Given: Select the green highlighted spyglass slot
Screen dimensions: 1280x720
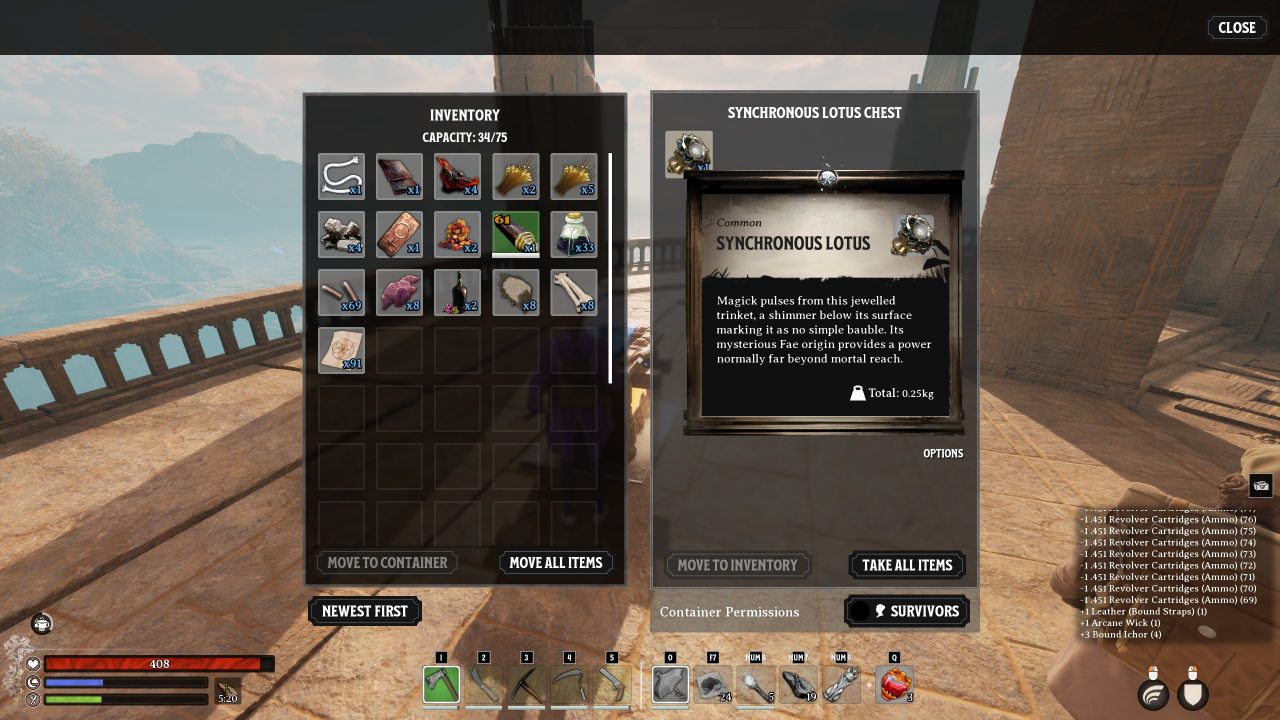Looking at the screenshot, I should point(516,235).
